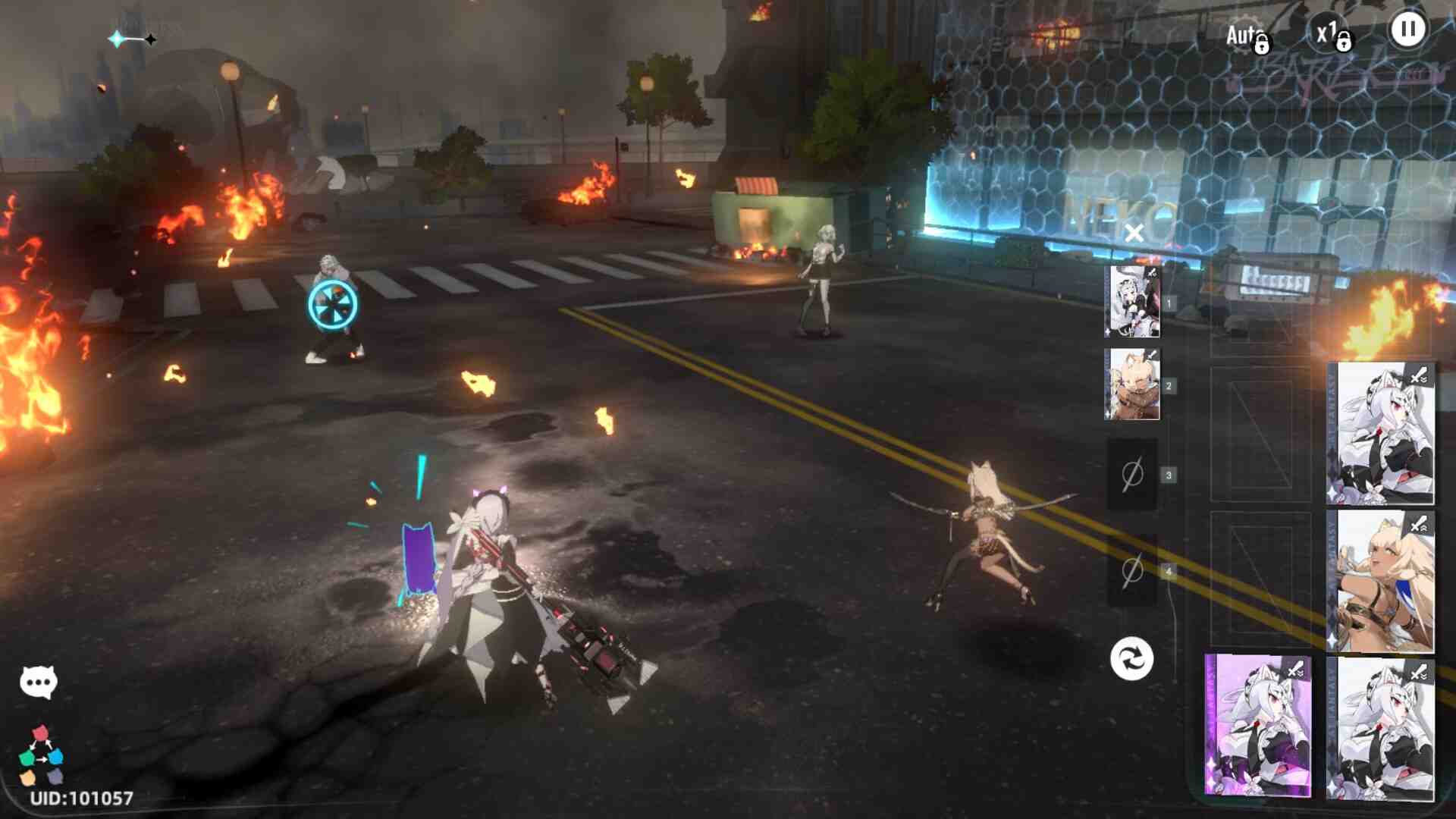Click the star constellation icon
Image resolution: width=1456 pixels, height=819 pixels.
[133, 39]
